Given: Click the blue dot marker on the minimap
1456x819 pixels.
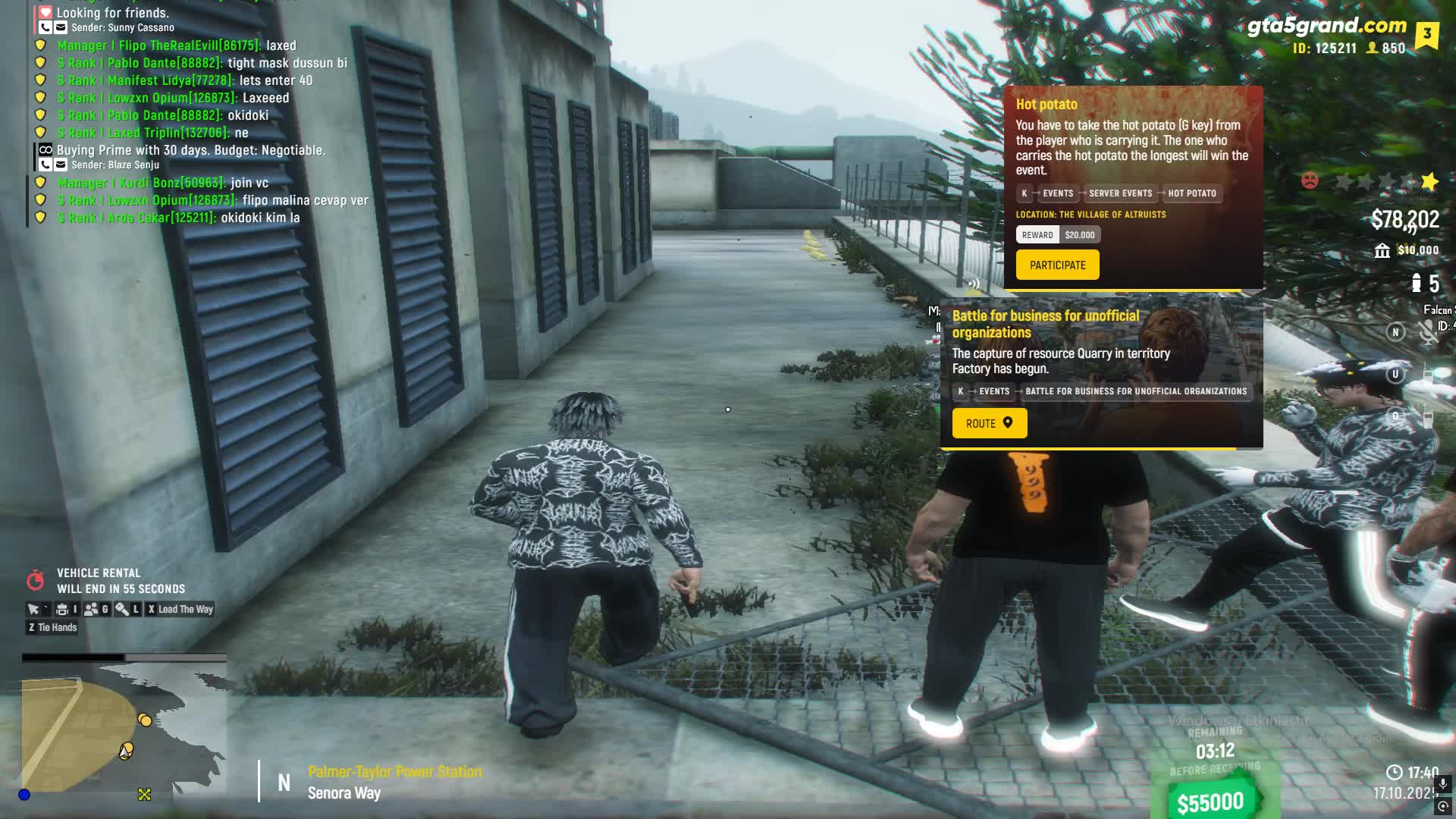Looking at the screenshot, I should (x=24, y=794).
